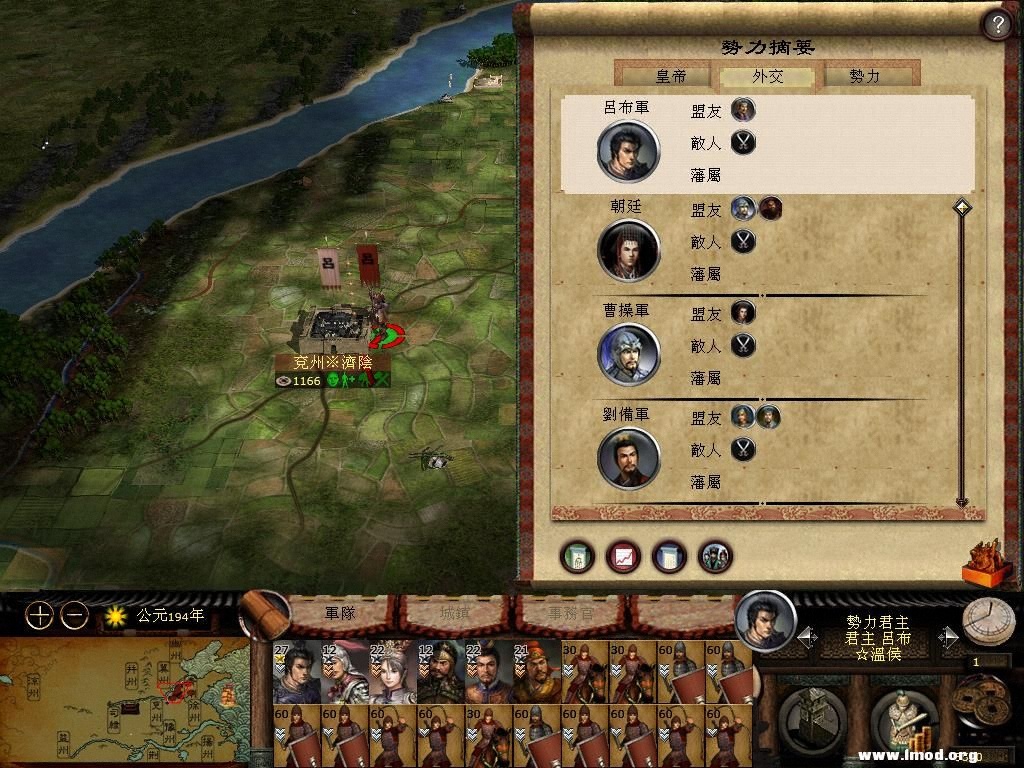1024x768 pixels.
Task: Open help with the question mark button
Action: tap(996, 24)
